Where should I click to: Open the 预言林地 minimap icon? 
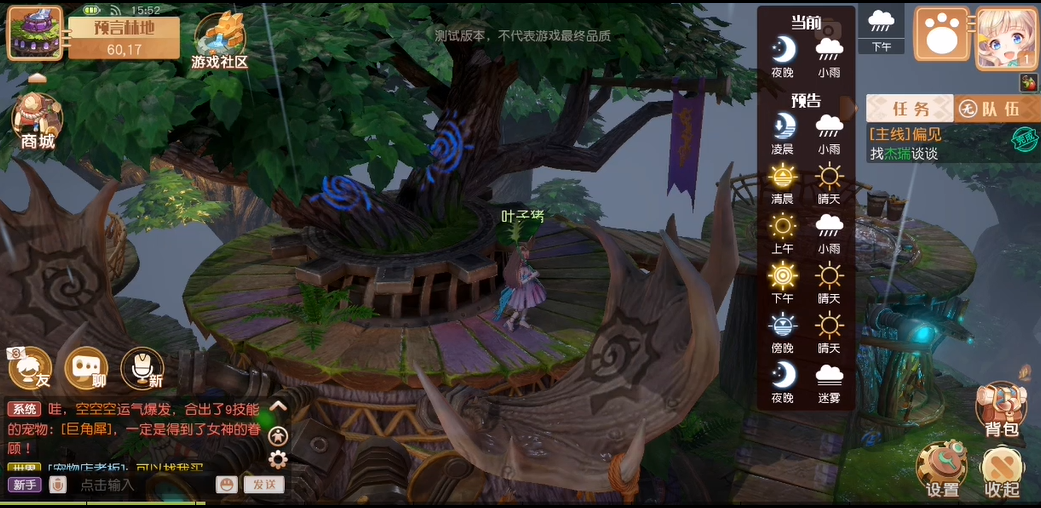tap(35, 33)
